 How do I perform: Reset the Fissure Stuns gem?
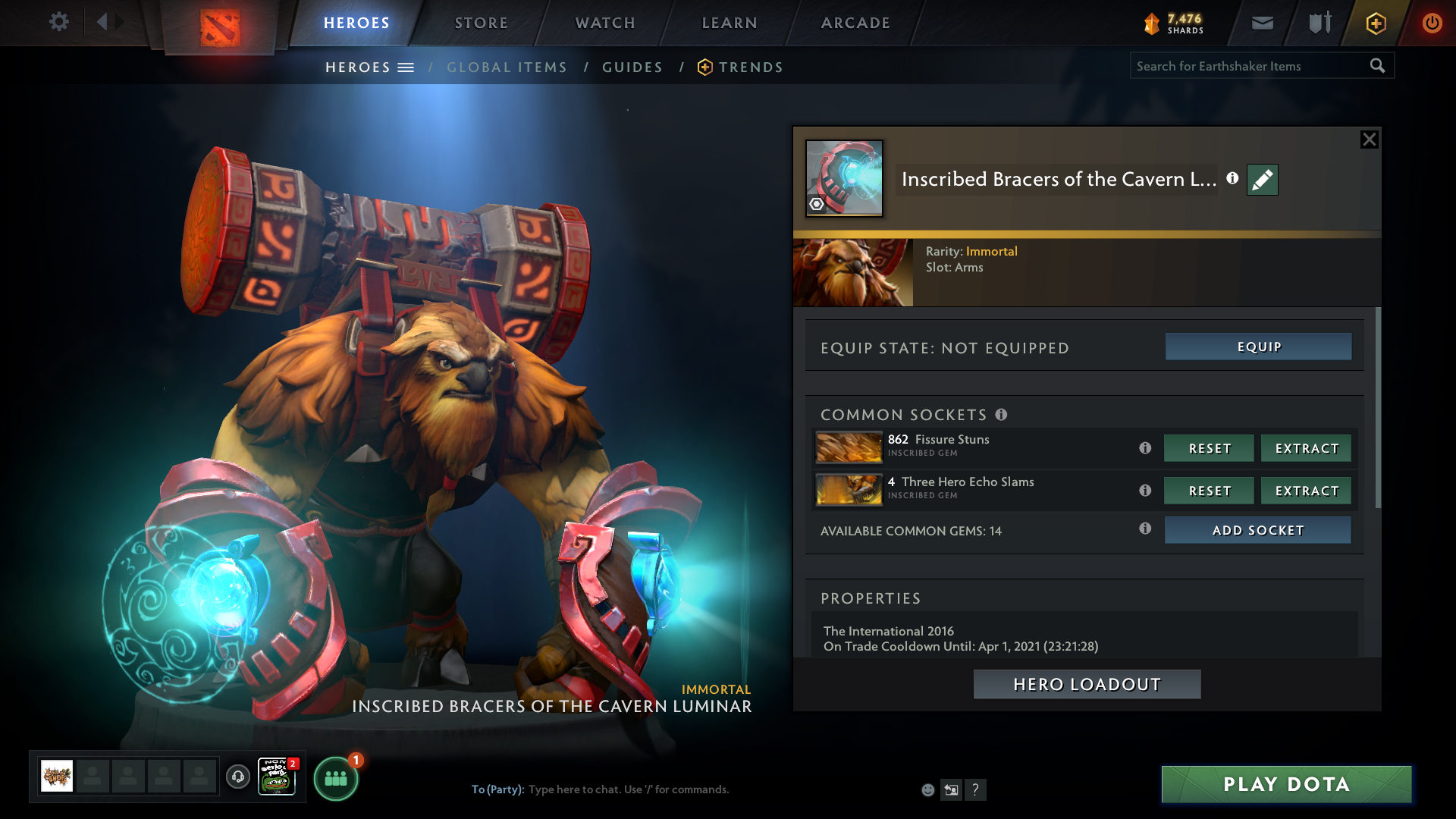(x=1209, y=448)
